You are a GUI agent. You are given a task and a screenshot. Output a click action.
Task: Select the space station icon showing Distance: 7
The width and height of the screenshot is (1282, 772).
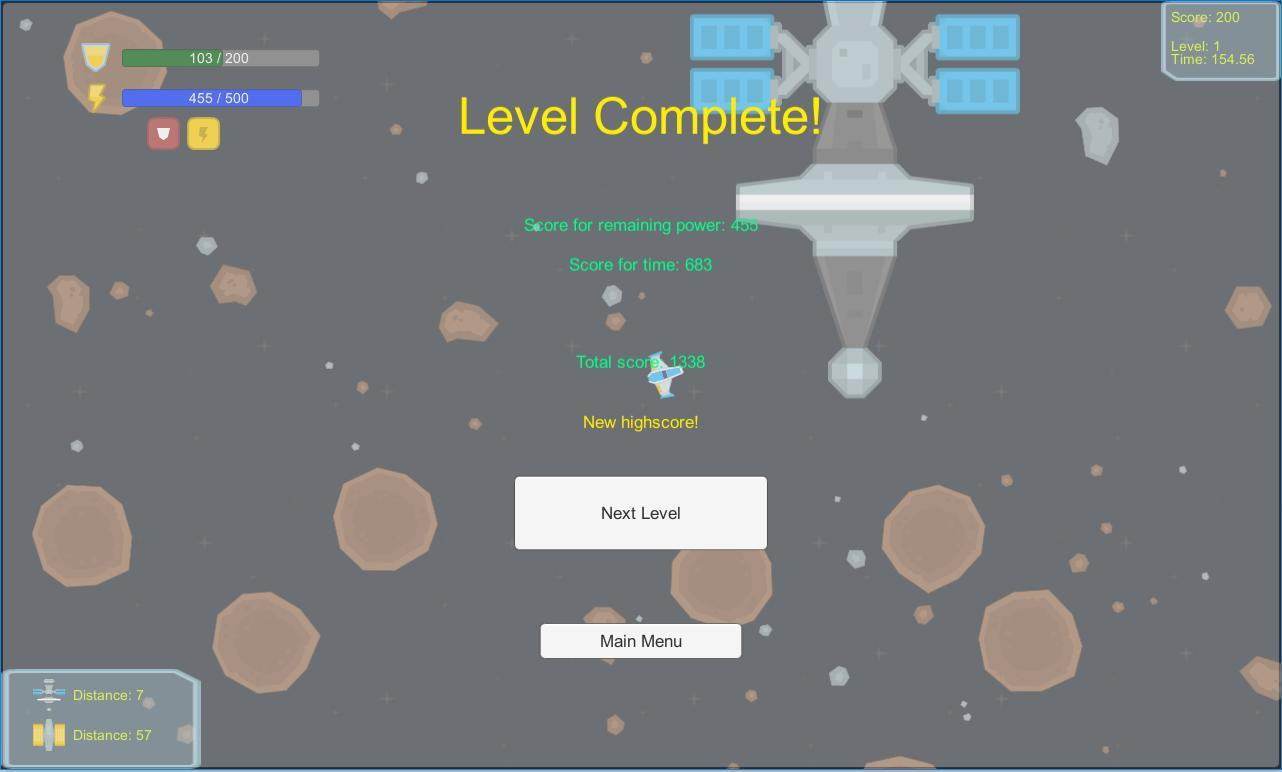pyautogui.click(x=48, y=694)
